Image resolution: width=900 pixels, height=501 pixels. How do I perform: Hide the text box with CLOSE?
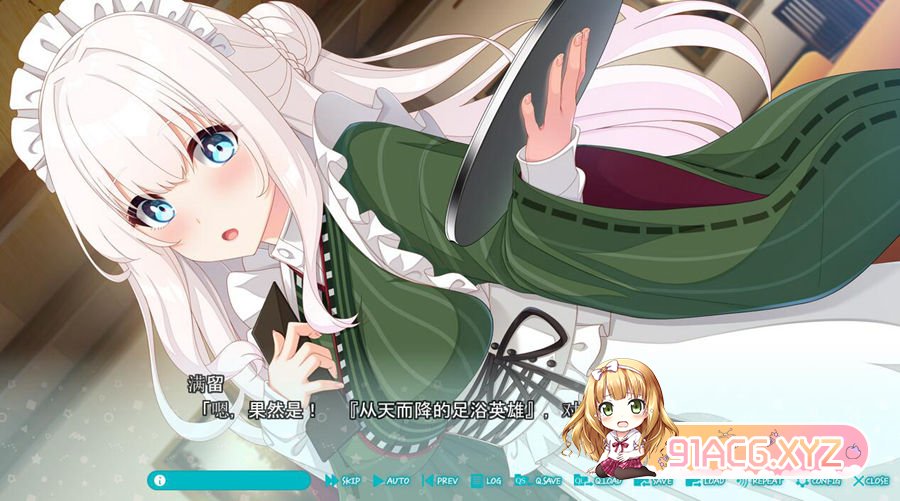click(871, 481)
